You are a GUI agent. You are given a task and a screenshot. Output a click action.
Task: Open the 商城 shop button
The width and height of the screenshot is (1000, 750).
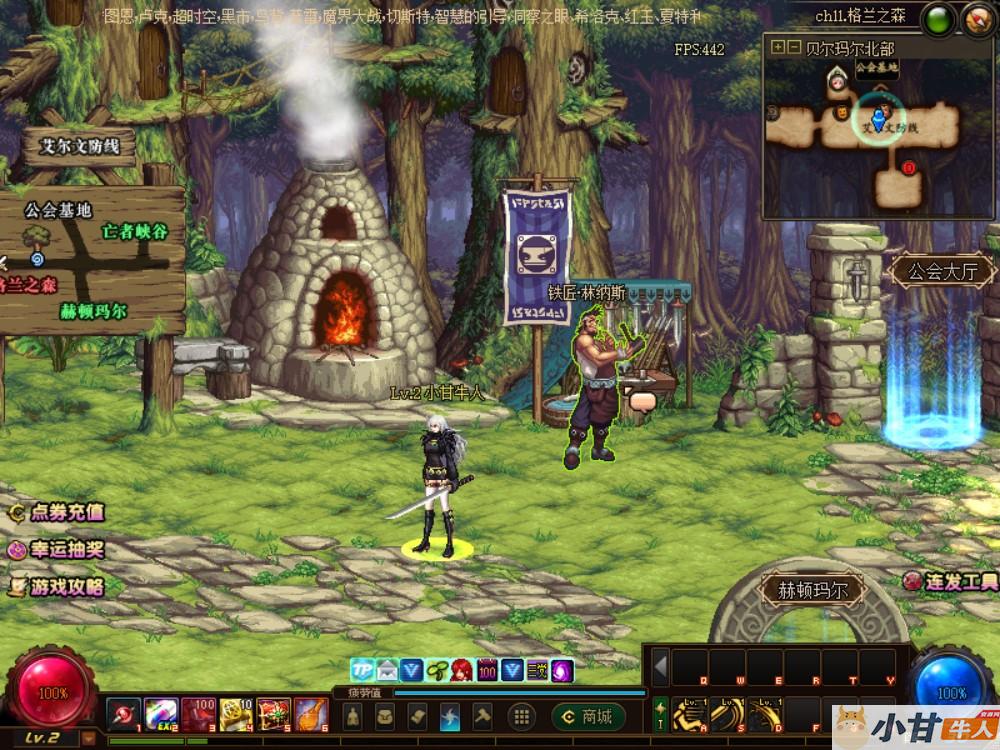click(x=588, y=716)
